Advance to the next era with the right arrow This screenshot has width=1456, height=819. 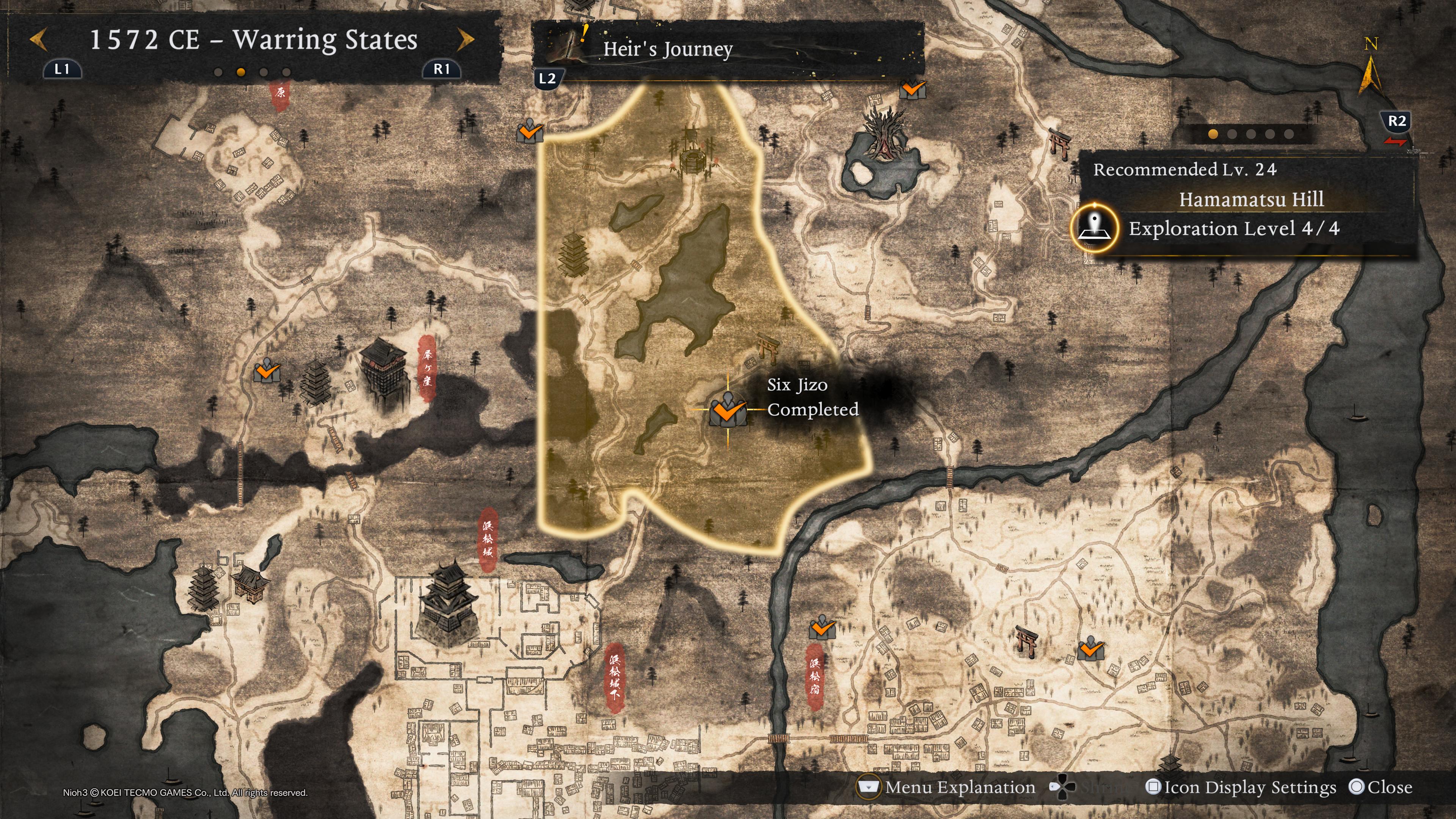(x=465, y=40)
